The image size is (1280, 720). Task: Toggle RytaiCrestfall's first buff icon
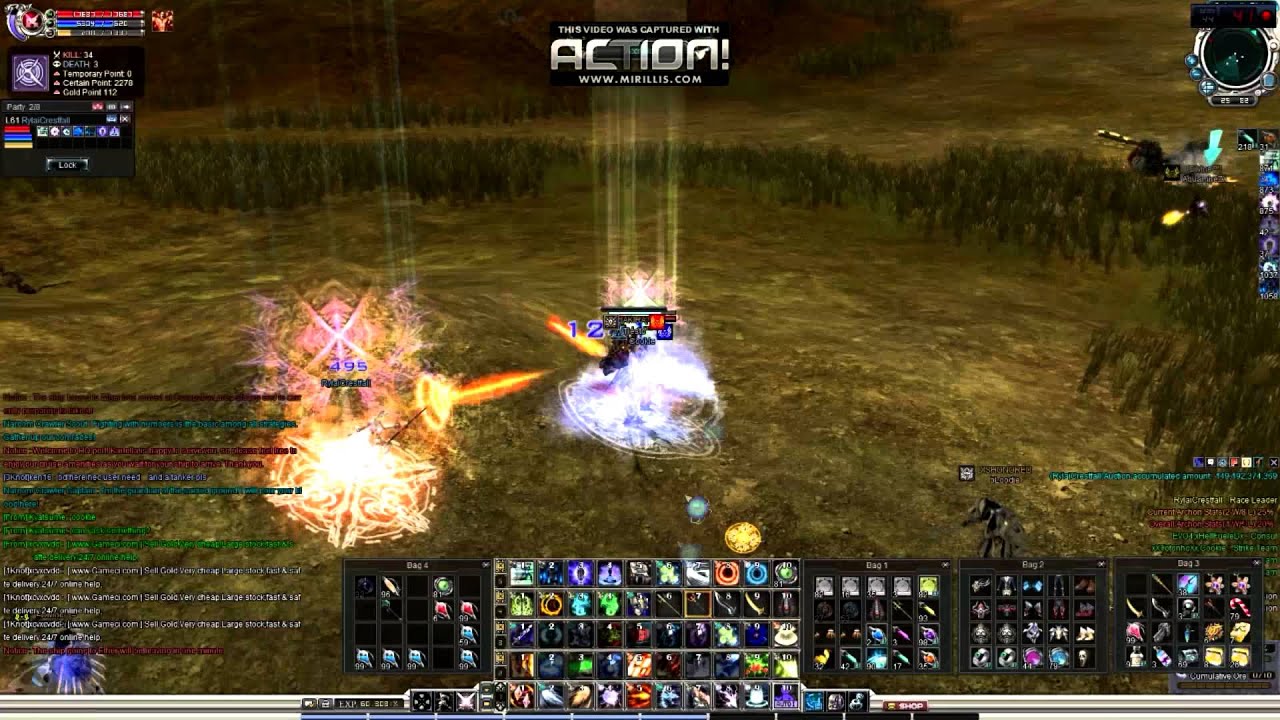click(x=42, y=131)
